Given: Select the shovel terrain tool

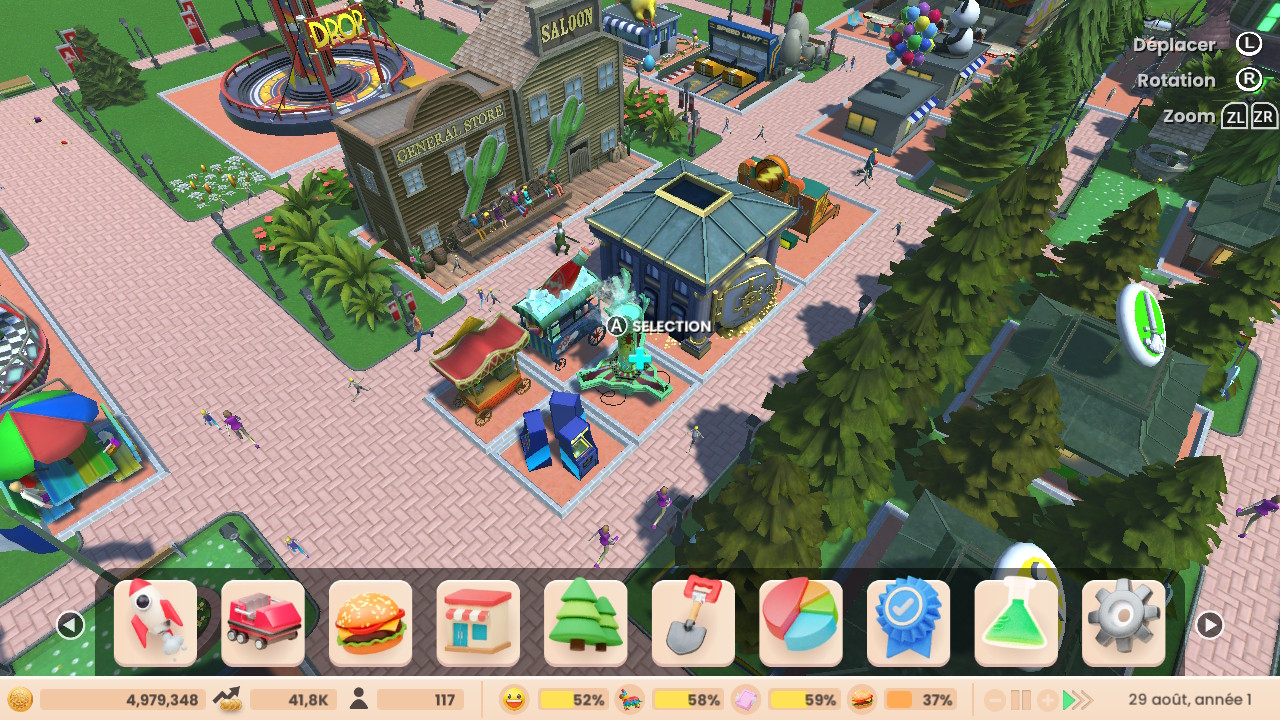Looking at the screenshot, I should coord(693,623).
